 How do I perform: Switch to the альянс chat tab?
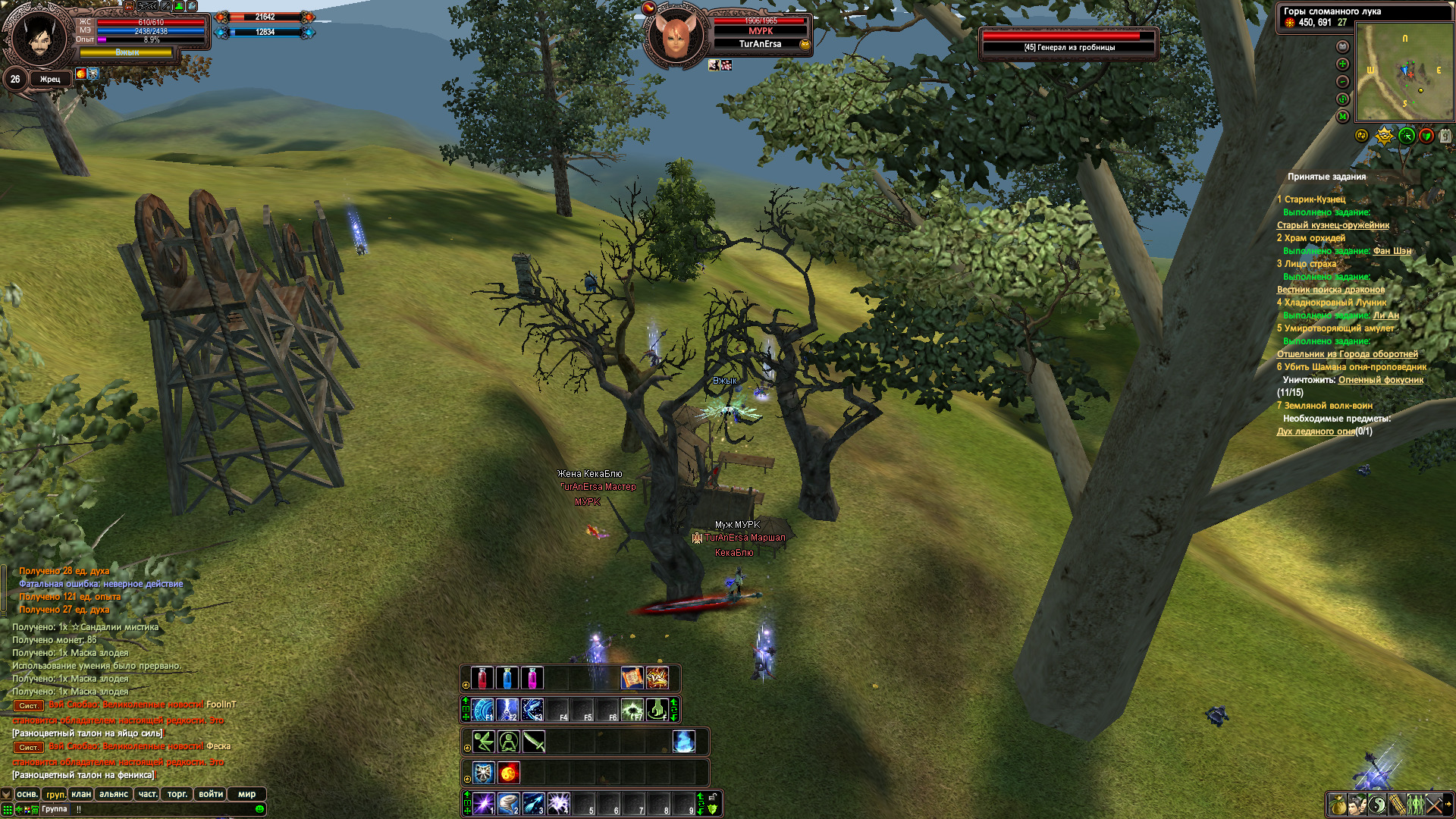click(x=114, y=794)
